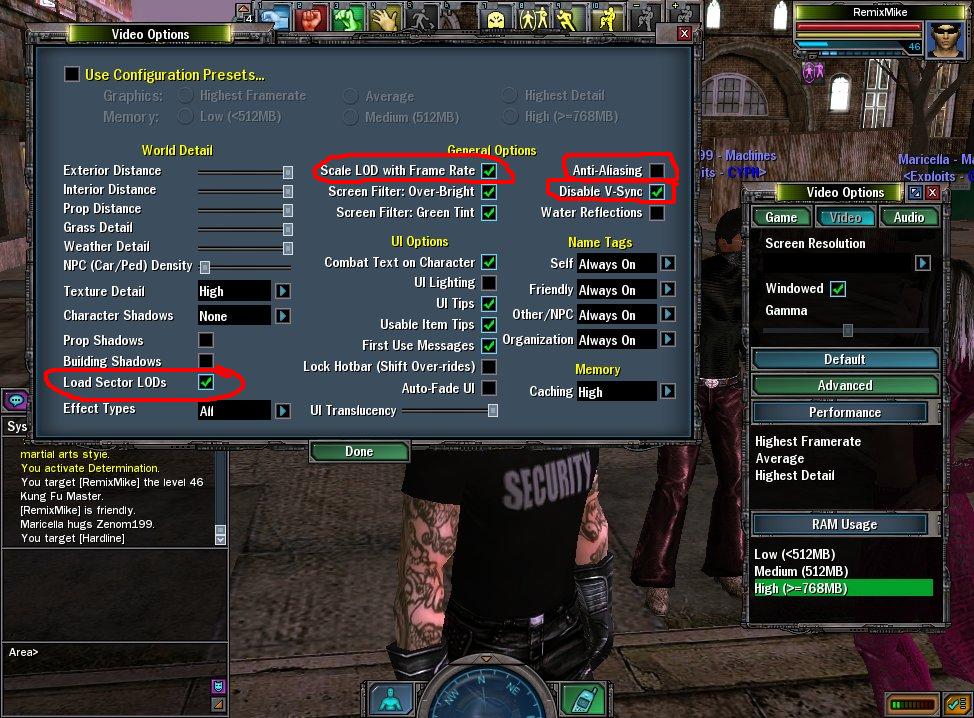Screen dimensions: 974x718
Task: Toggle Combat Text on Character
Action: tap(489, 262)
